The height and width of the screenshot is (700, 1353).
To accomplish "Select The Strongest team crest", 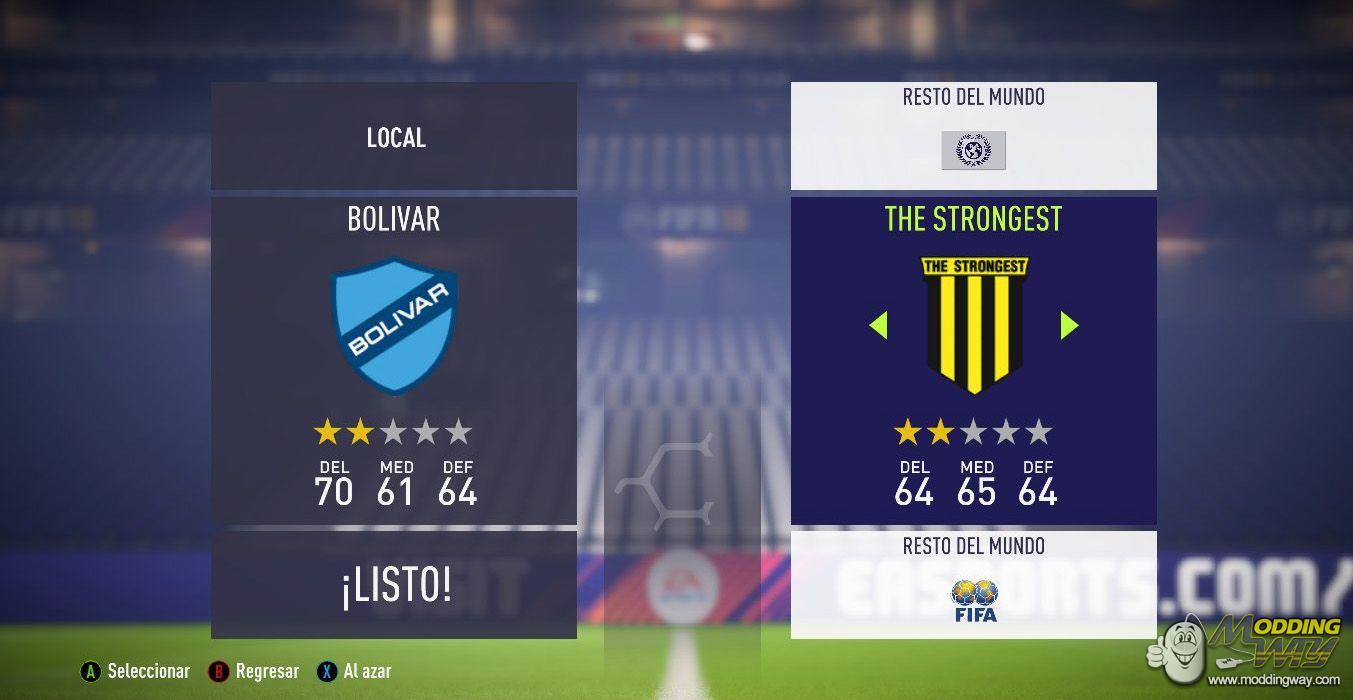I will (973, 325).
